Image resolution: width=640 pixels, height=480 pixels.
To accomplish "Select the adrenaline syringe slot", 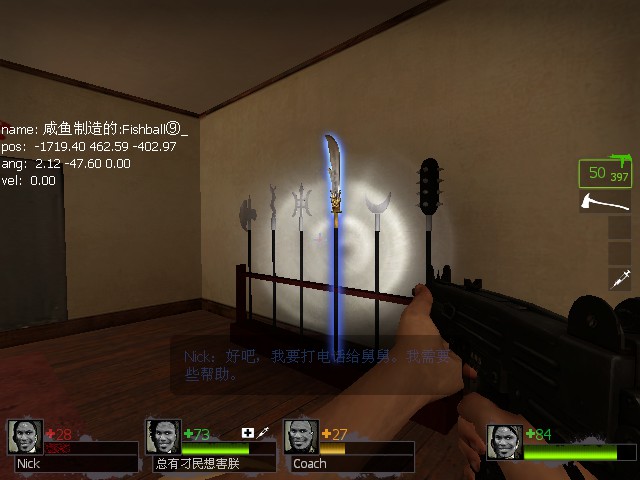I will [619, 279].
